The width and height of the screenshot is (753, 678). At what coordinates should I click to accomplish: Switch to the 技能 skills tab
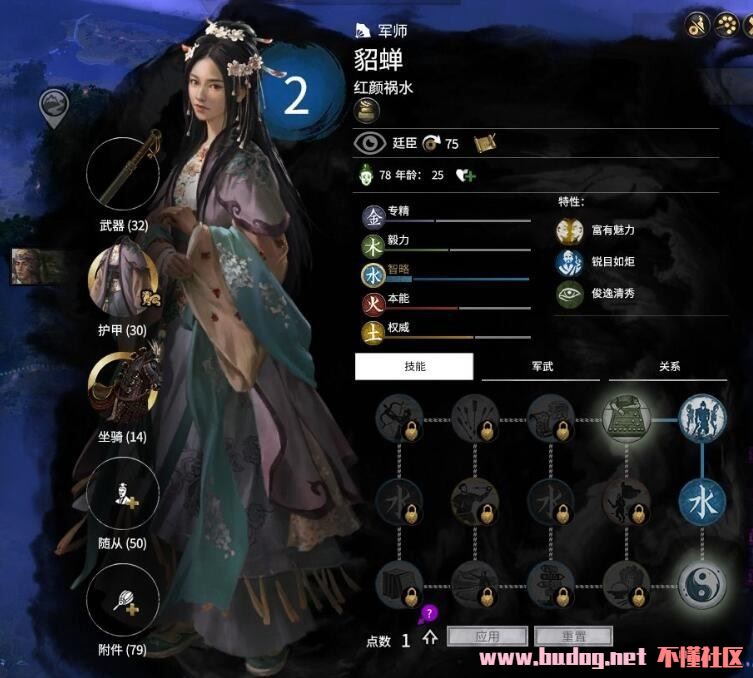tap(414, 366)
